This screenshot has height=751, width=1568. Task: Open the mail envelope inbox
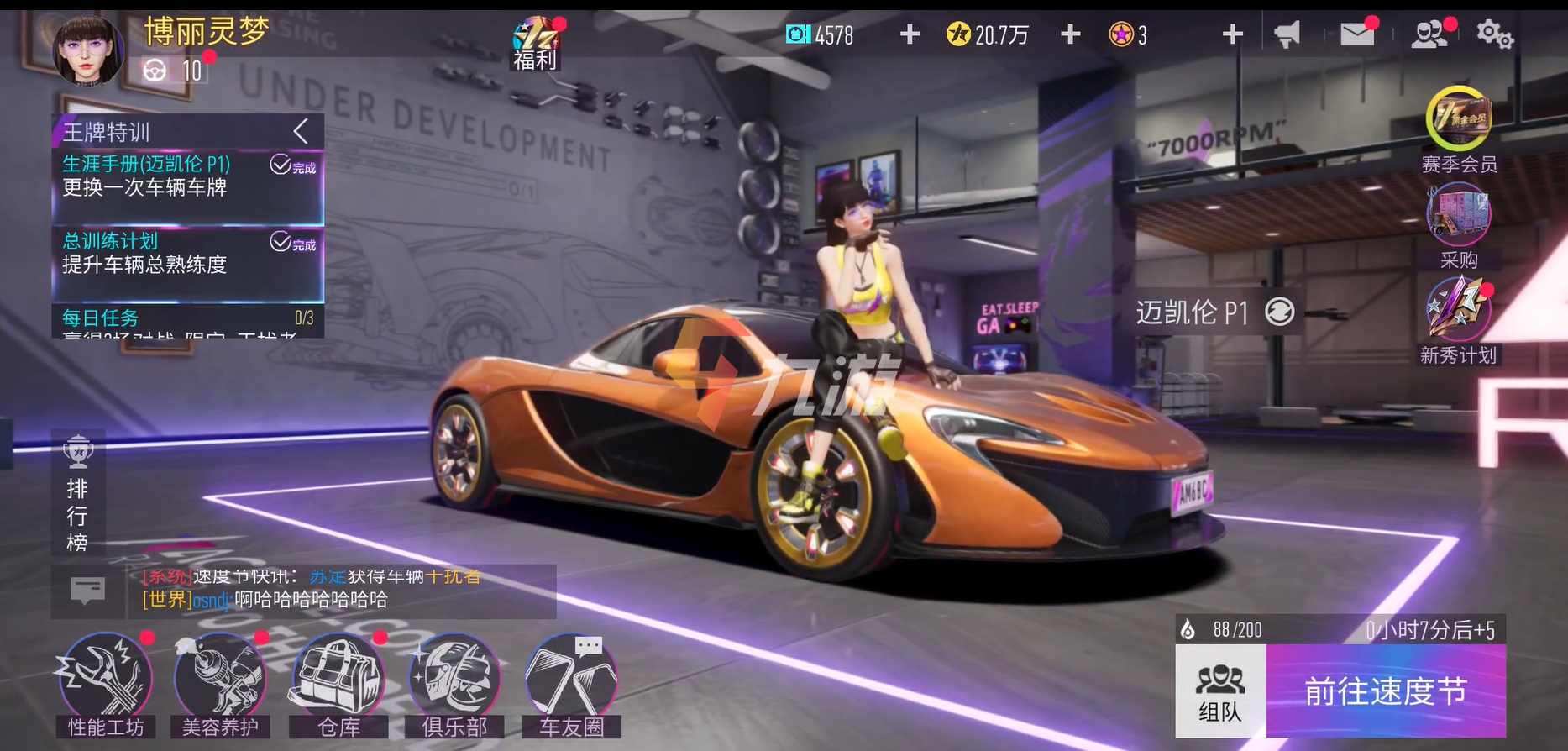1357,34
